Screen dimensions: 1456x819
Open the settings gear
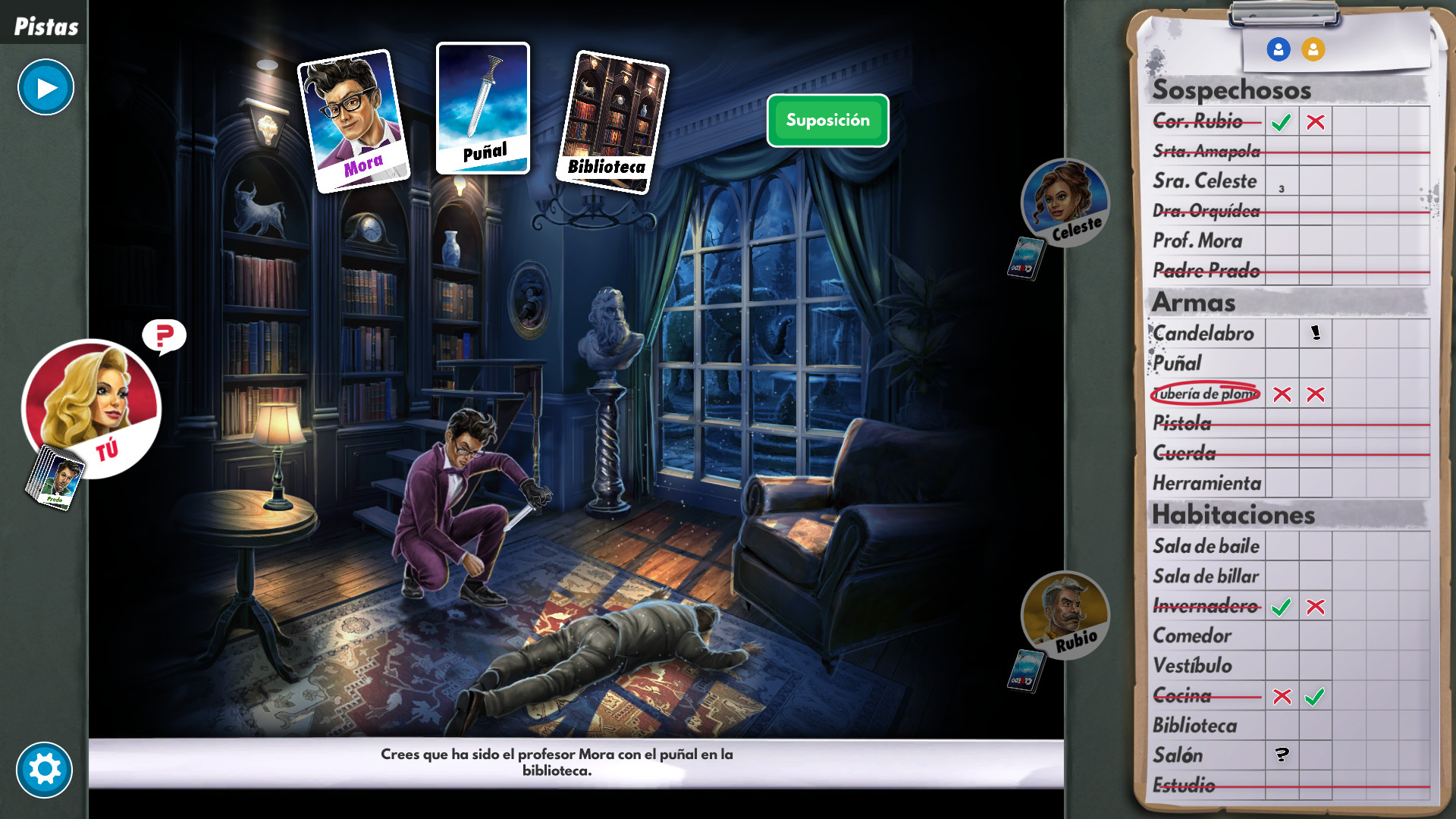(45, 769)
